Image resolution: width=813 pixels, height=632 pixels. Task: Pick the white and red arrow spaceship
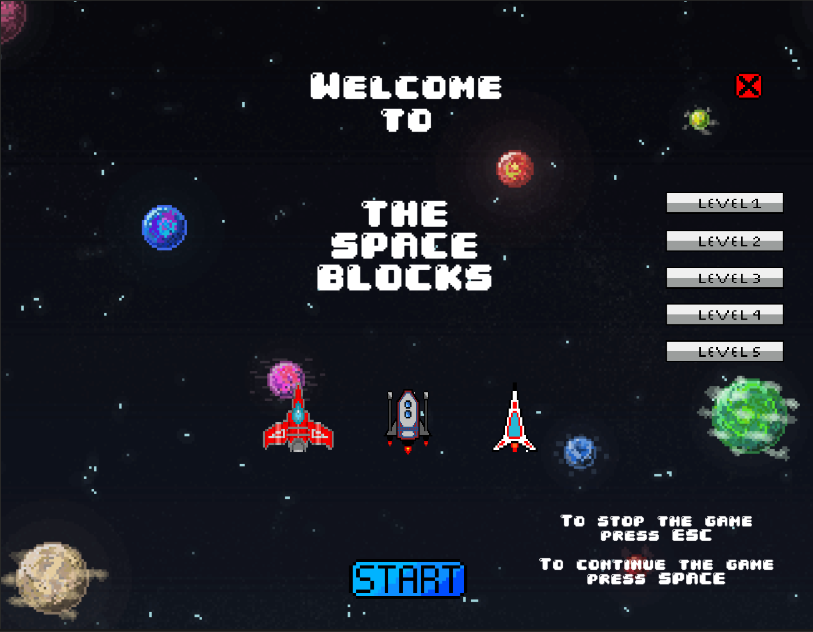[514, 422]
